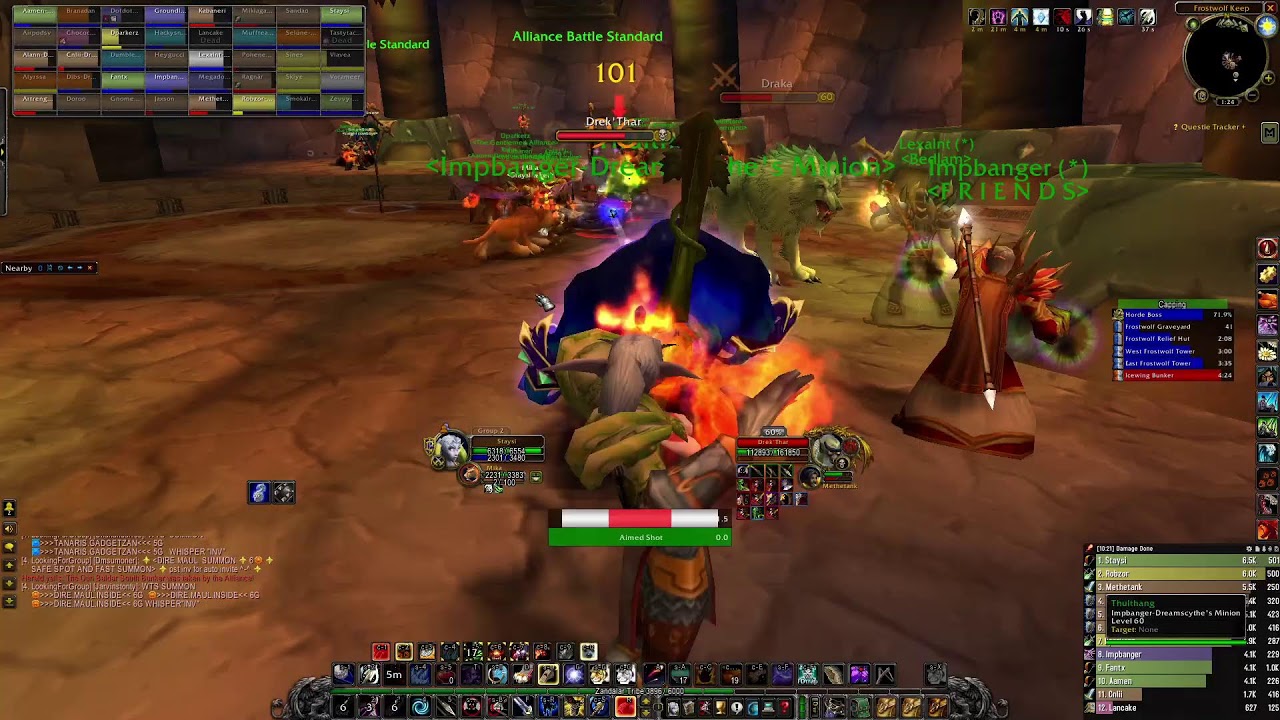Open the Damage Done meter settings gear
The width and height of the screenshot is (1280, 720).
click(x=1250, y=549)
